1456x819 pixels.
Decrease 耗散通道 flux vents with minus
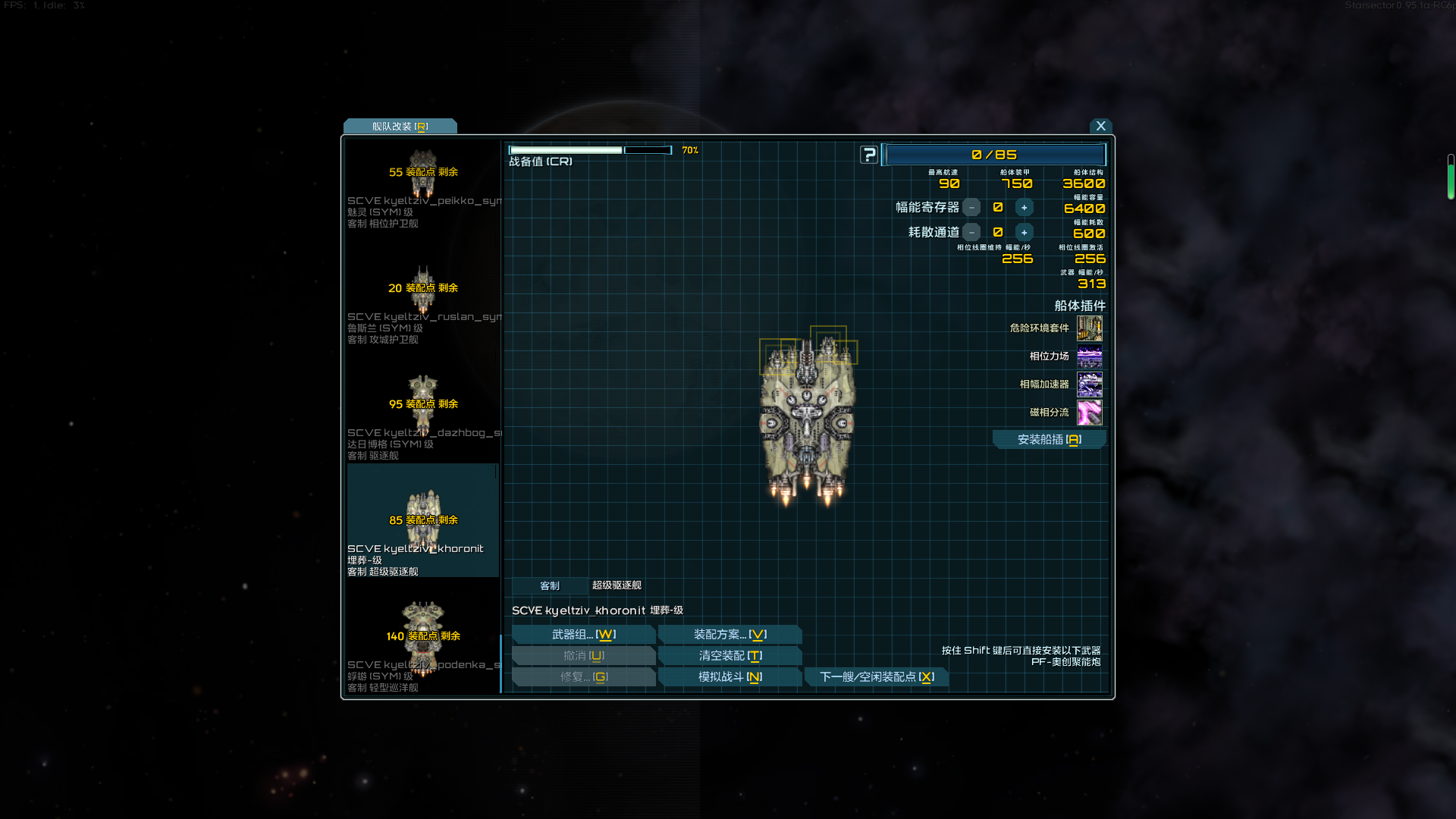[x=971, y=233]
